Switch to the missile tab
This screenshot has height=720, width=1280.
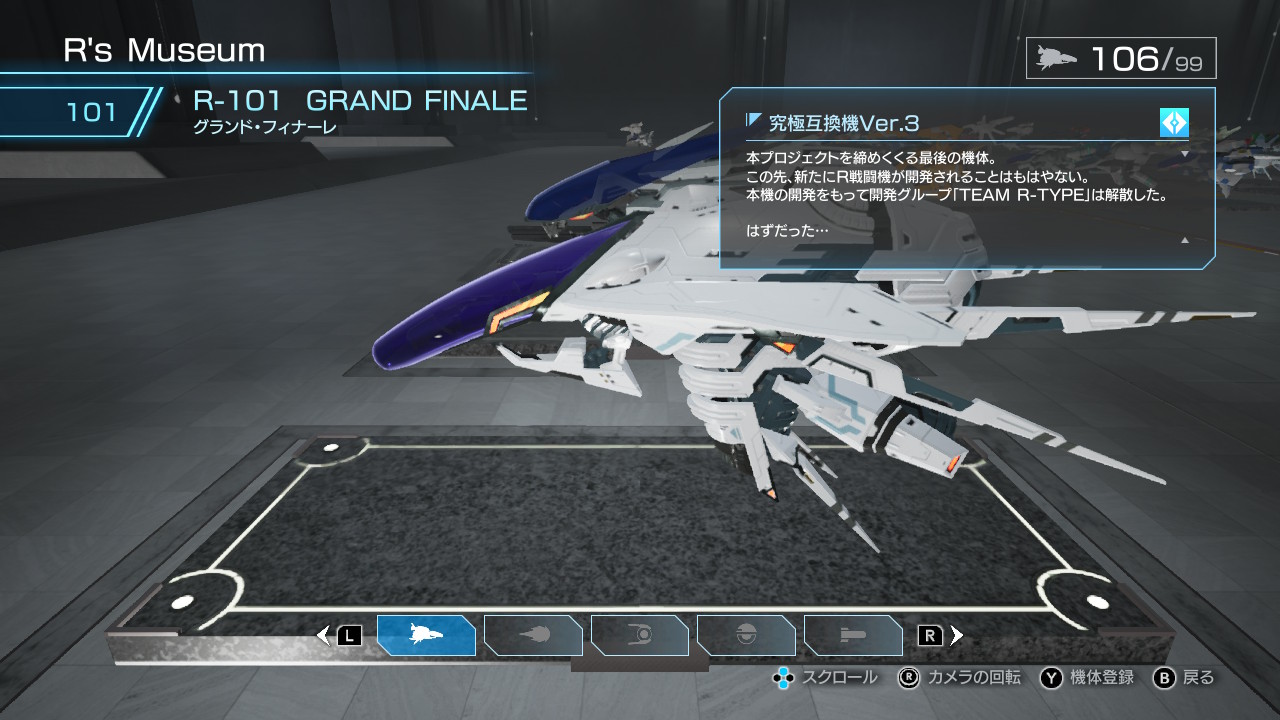click(853, 635)
